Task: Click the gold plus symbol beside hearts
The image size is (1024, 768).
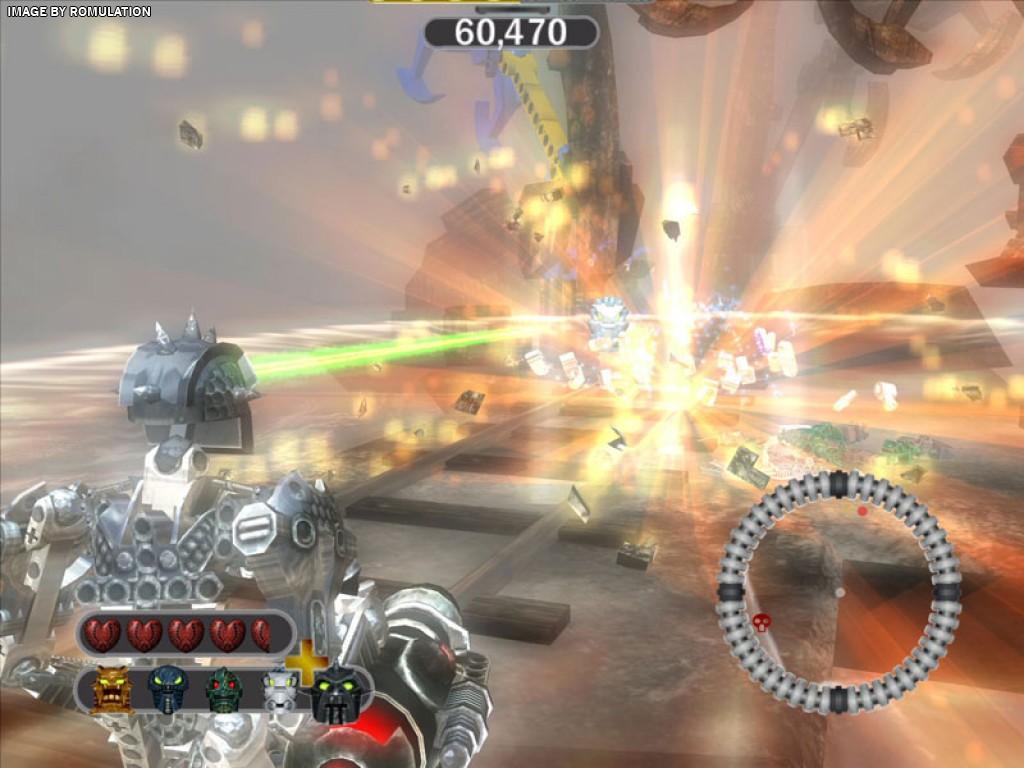Action: coord(308,661)
